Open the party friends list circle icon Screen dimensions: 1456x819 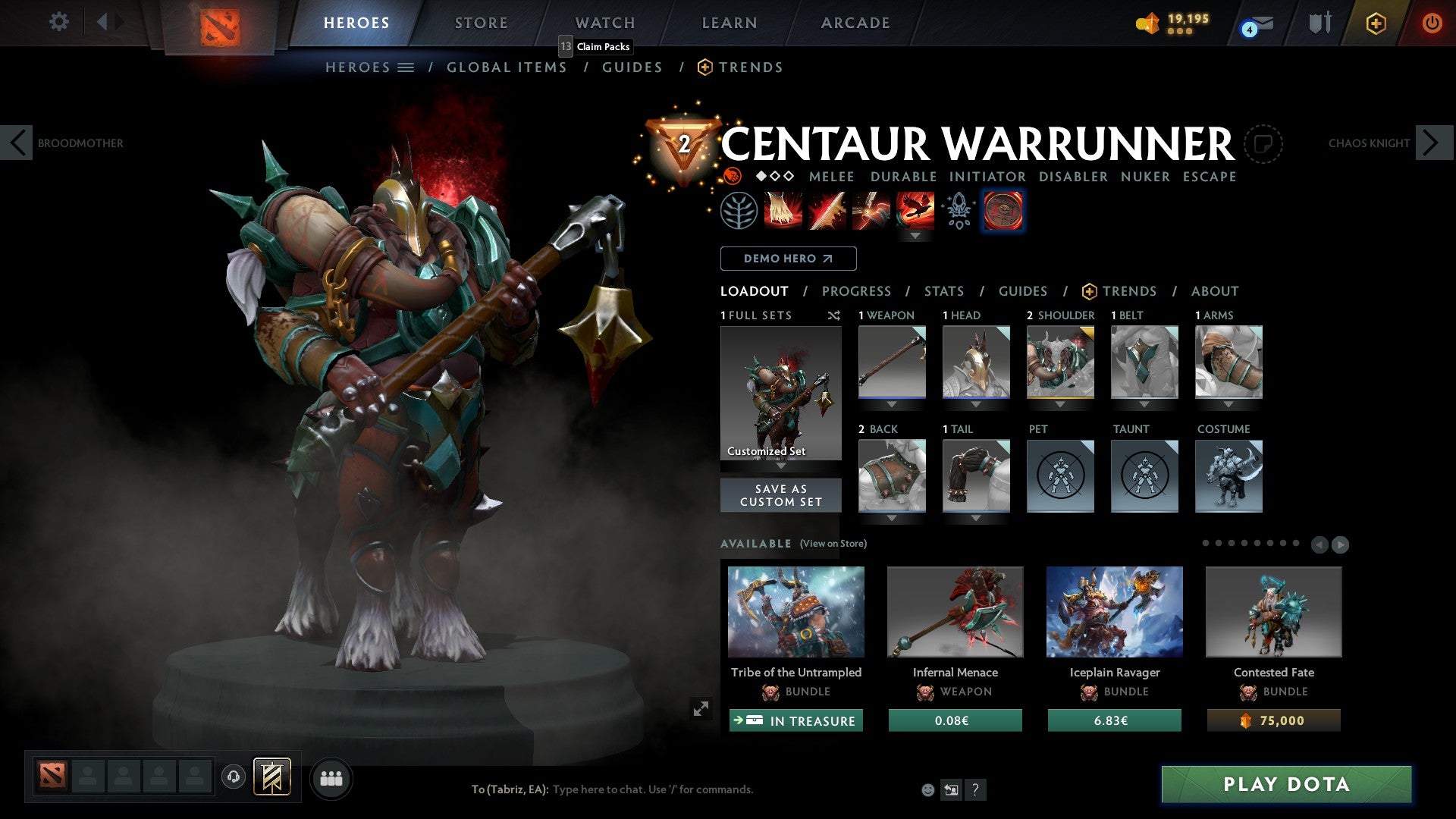(x=331, y=777)
